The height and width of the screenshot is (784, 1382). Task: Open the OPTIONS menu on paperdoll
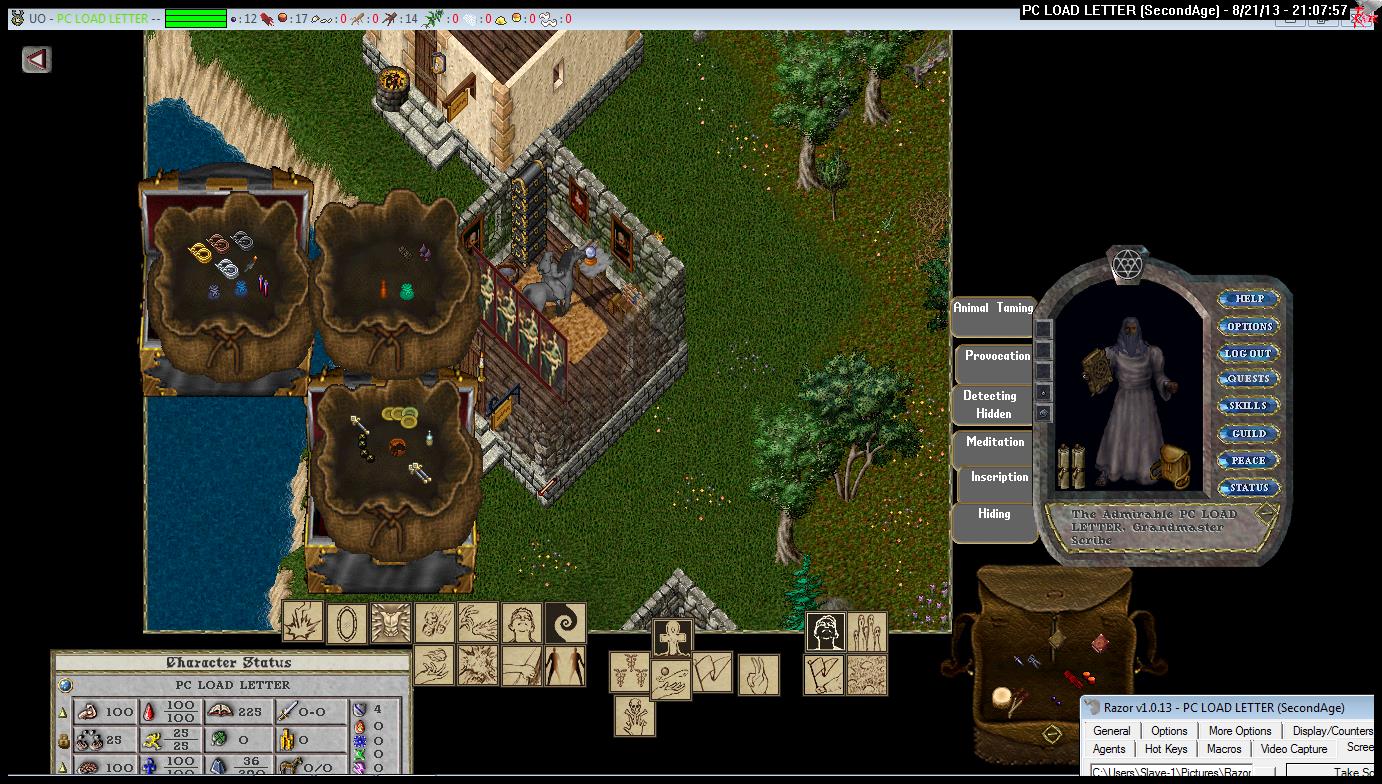pos(1249,326)
